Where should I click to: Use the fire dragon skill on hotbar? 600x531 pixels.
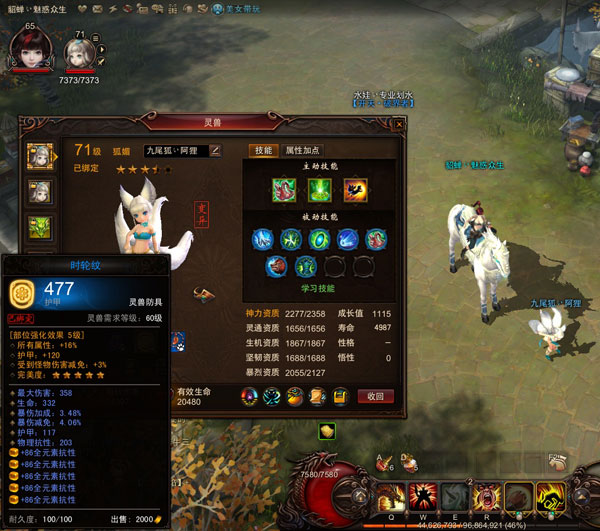[391, 496]
